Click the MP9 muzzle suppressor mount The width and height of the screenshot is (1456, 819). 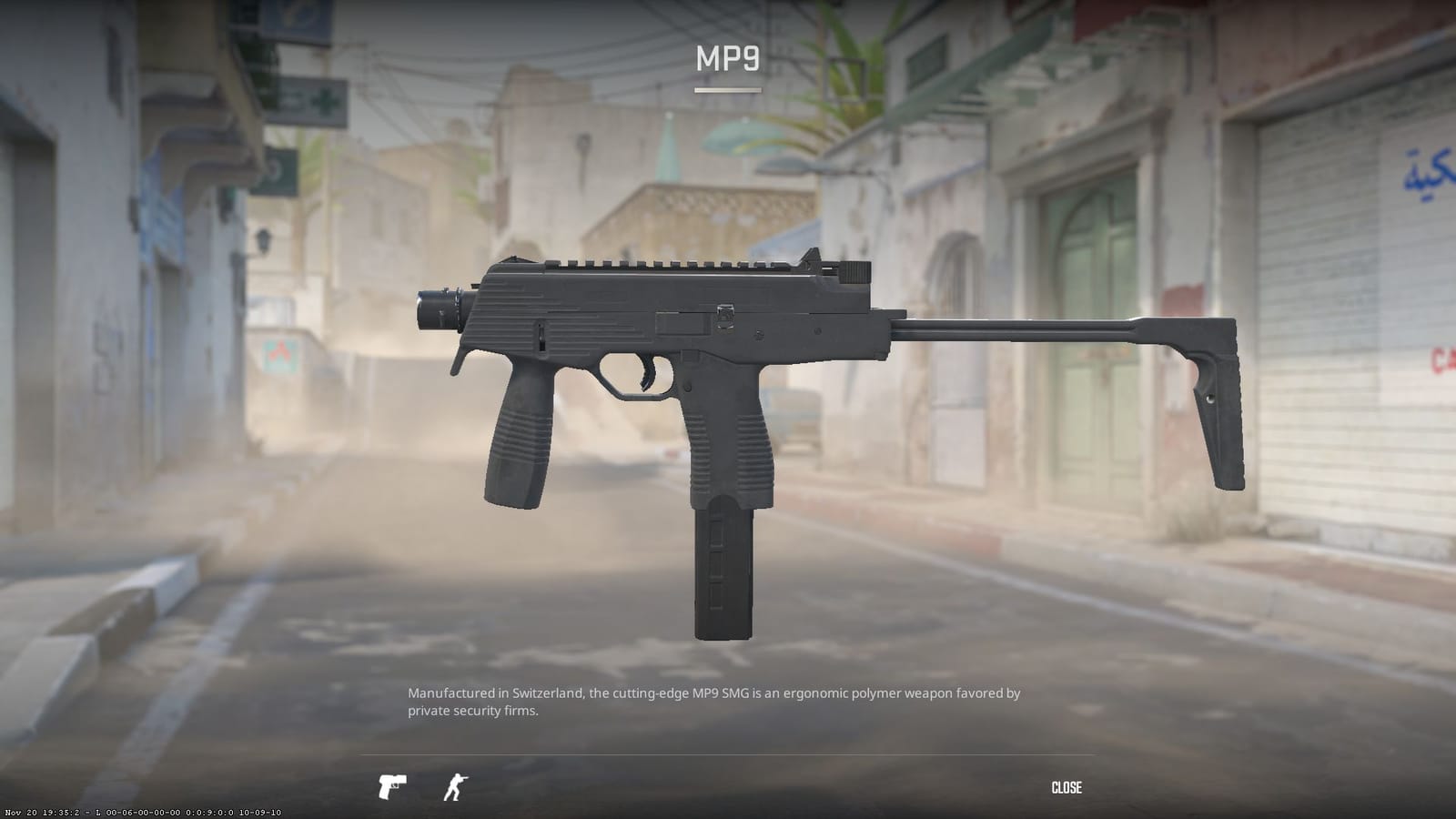(x=437, y=309)
